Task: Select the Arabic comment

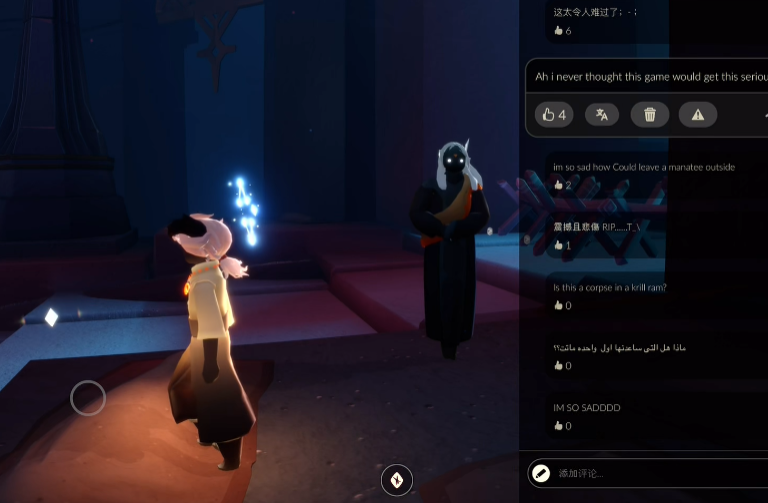Action: click(619, 348)
